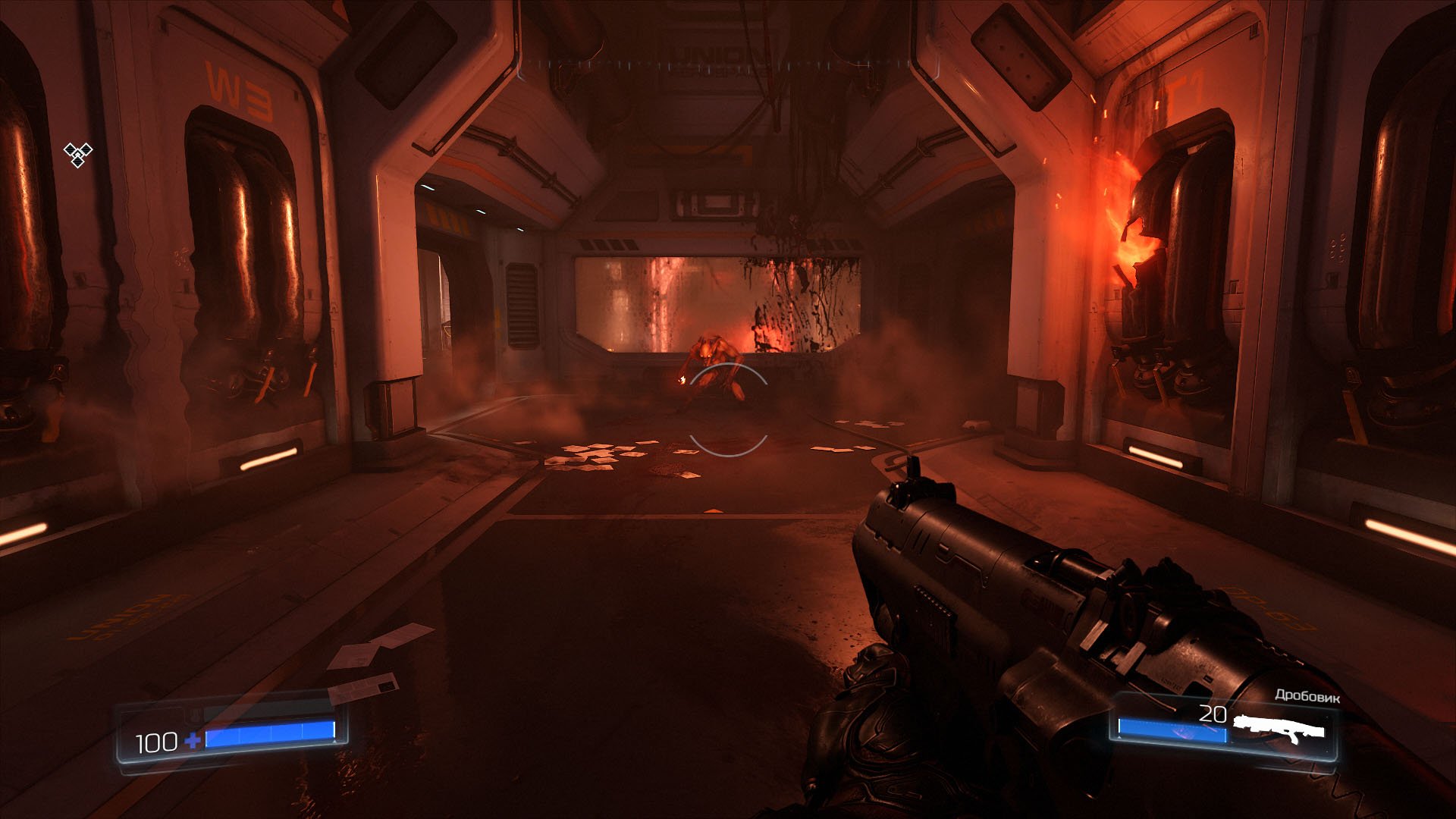1456x819 pixels.
Task: Click the diamond-shaped objective marker icon
Action: (77, 154)
